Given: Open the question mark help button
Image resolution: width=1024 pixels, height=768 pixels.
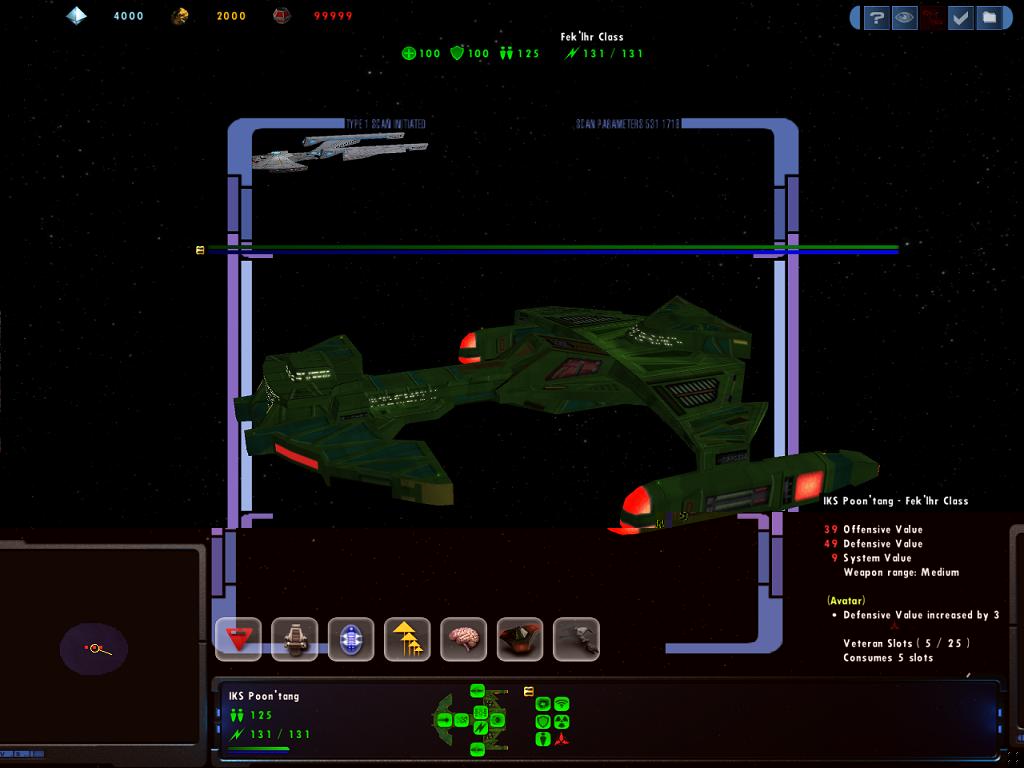Looking at the screenshot, I should point(877,17).
